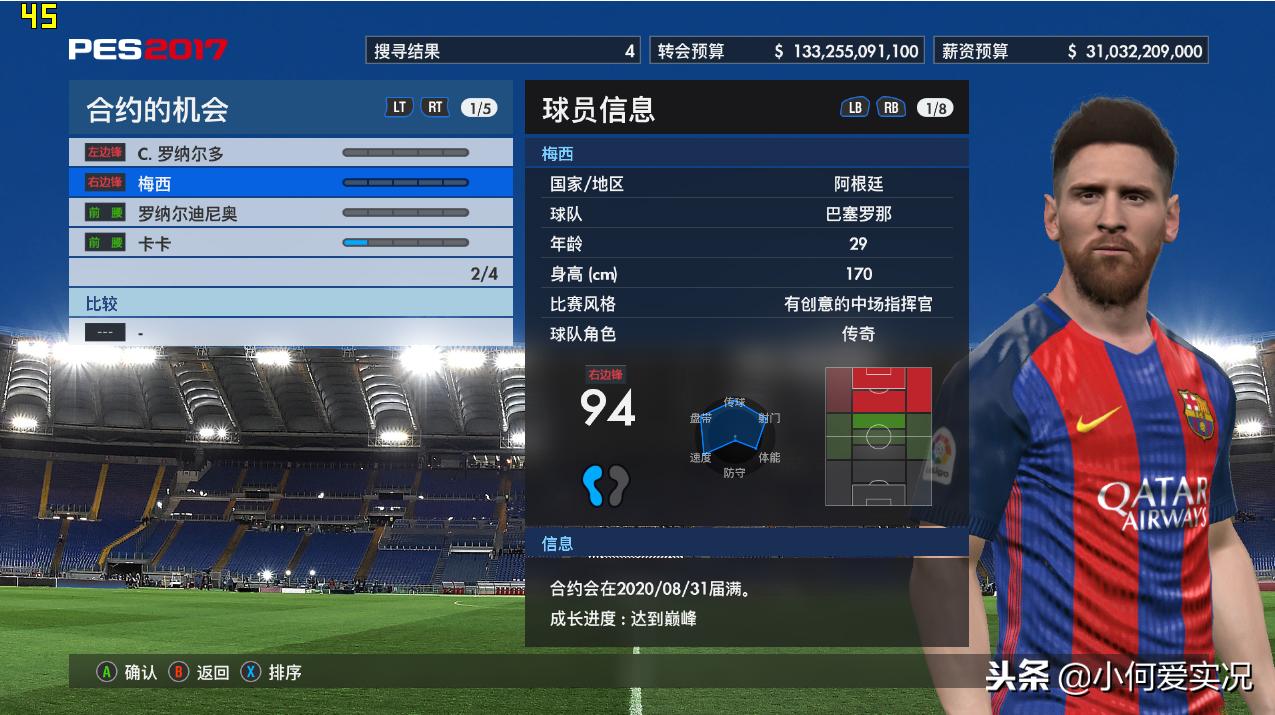Choose the highlighted 梅西 player row
The height and width of the screenshot is (715, 1275).
(x=290, y=183)
